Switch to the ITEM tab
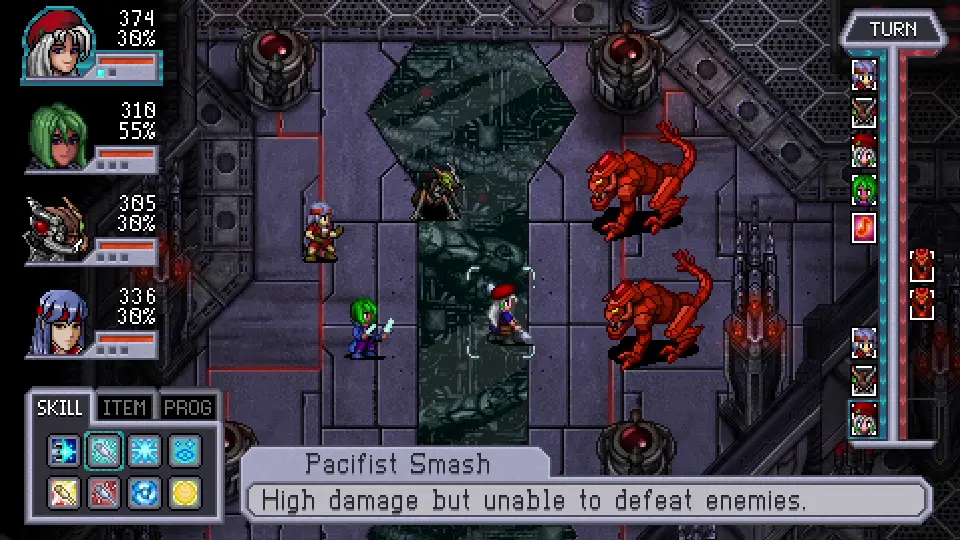 (125, 407)
